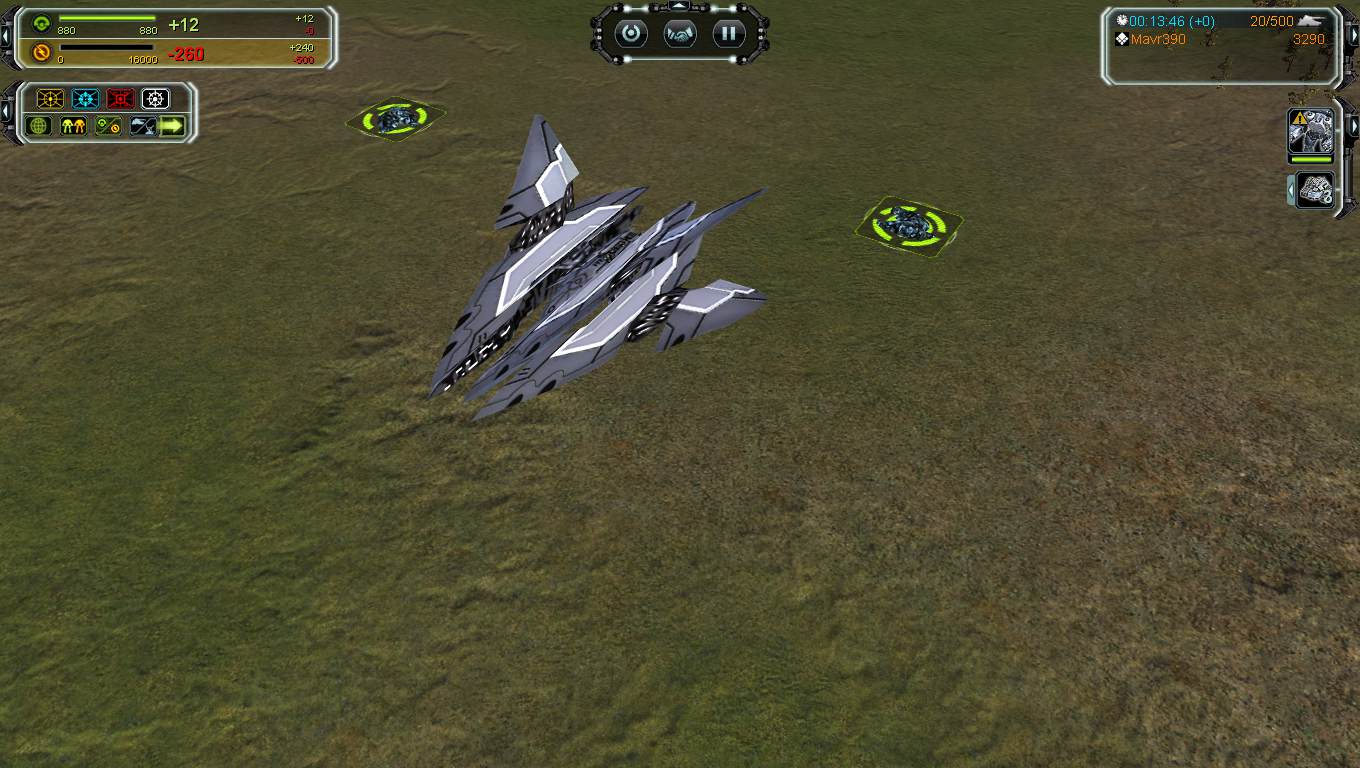Viewport: 1360px width, 768px height.
Task: Pause the game
Action: tap(729, 34)
